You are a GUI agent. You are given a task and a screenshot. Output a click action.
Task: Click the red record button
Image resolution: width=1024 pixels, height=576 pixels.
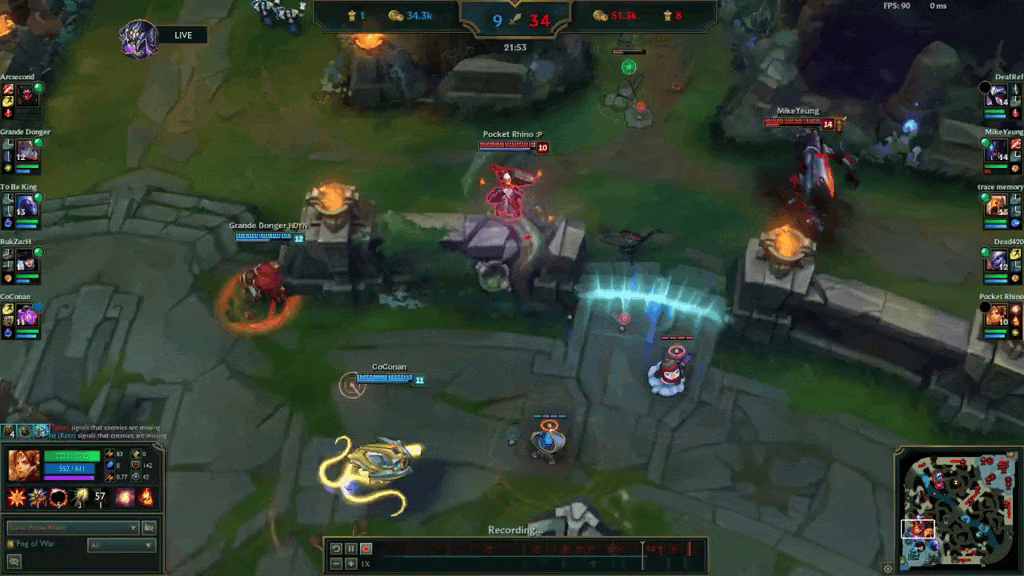click(366, 548)
